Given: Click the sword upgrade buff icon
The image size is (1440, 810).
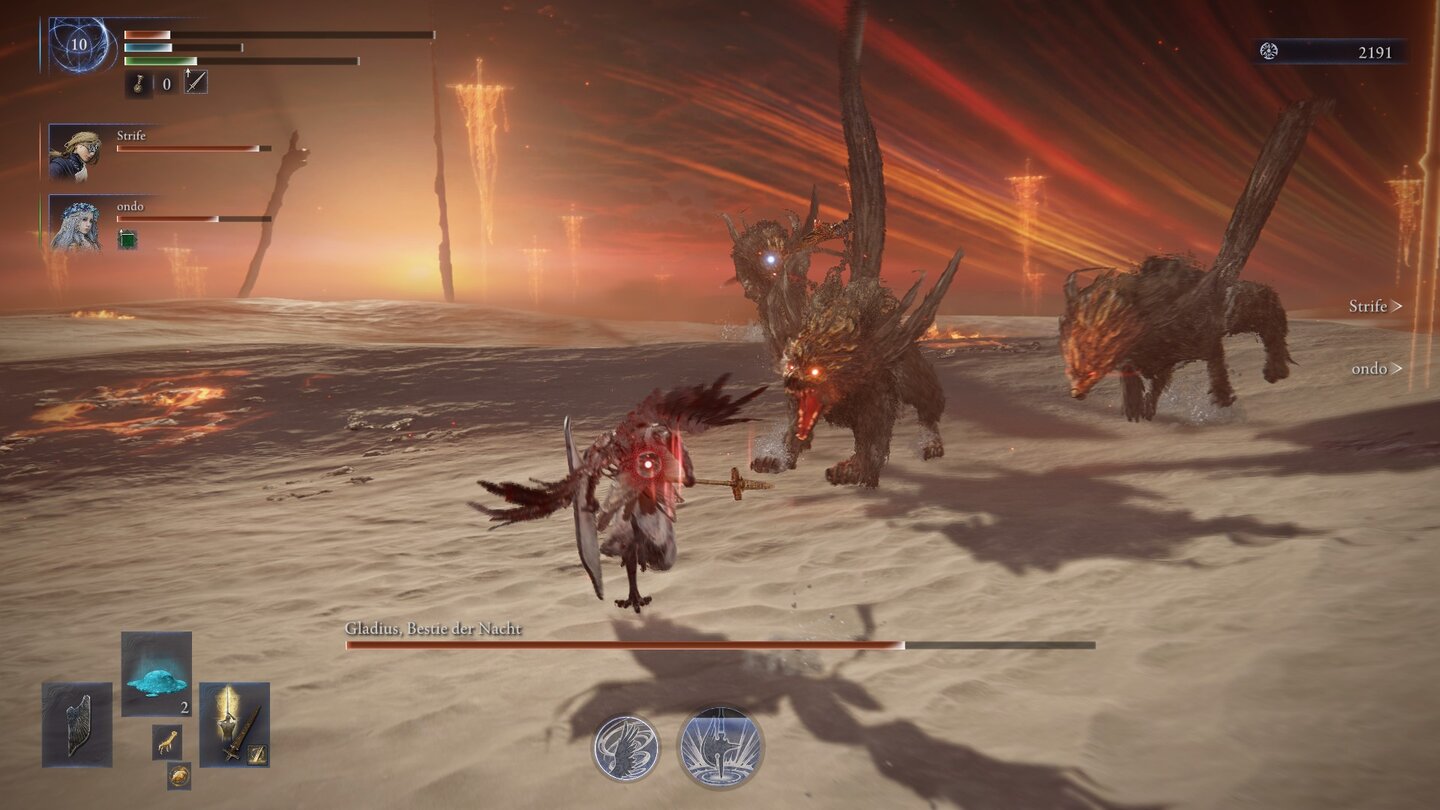Looking at the screenshot, I should 196,82.
